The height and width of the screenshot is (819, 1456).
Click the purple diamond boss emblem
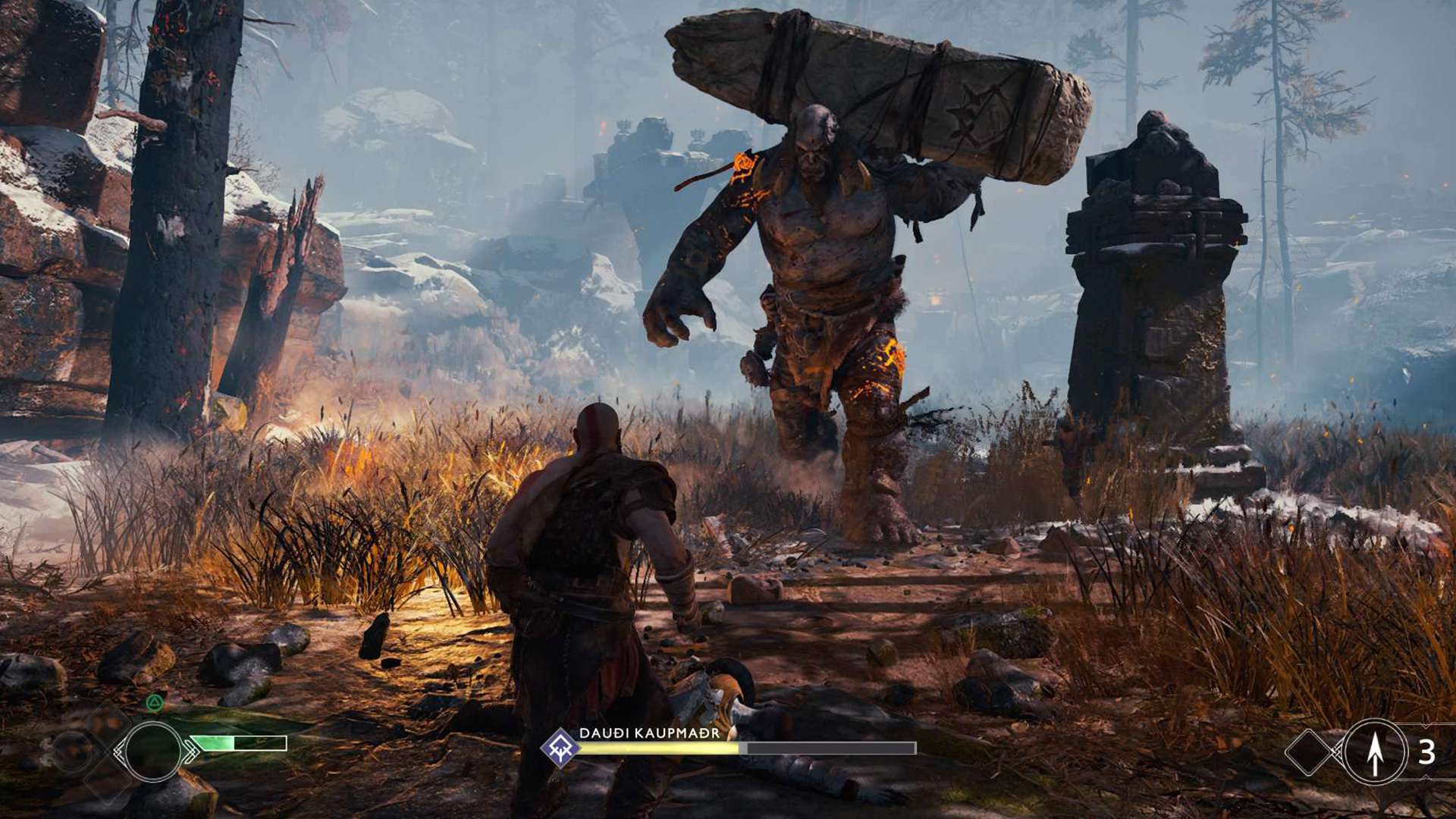[x=560, y=747]
